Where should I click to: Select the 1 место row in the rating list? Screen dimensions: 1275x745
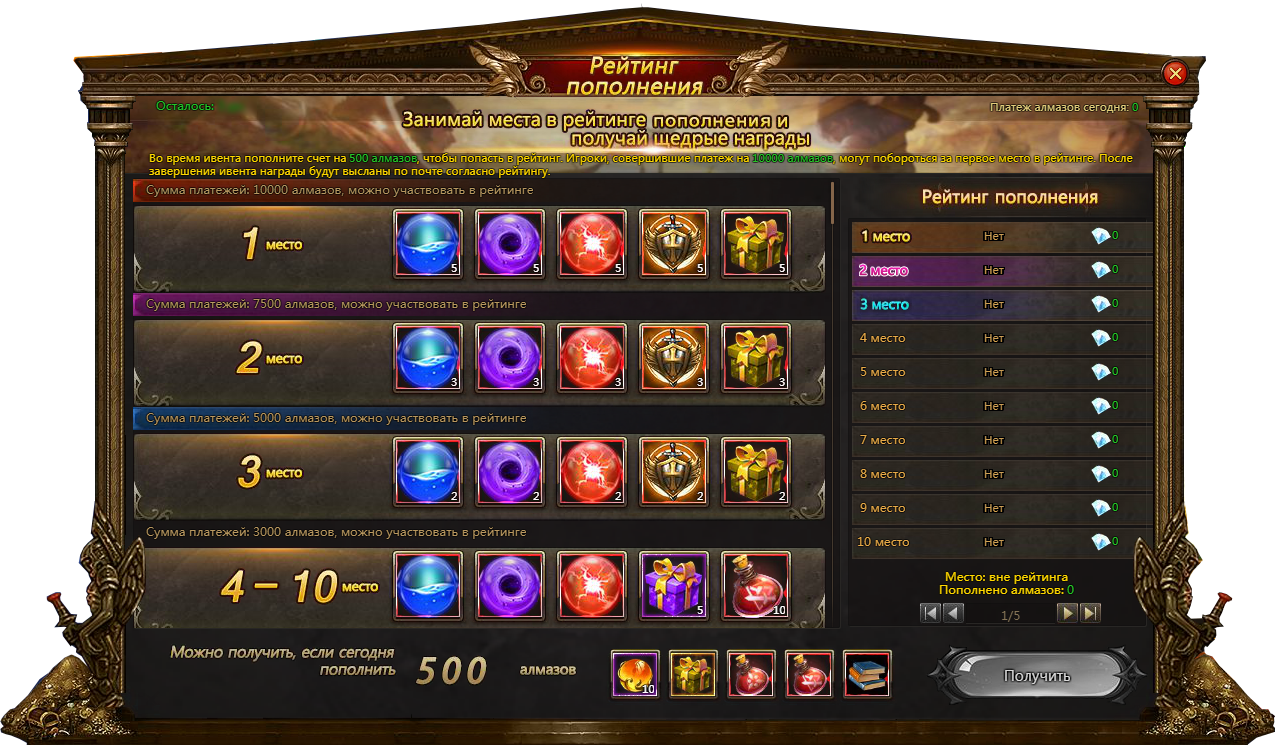[1000, 237]
